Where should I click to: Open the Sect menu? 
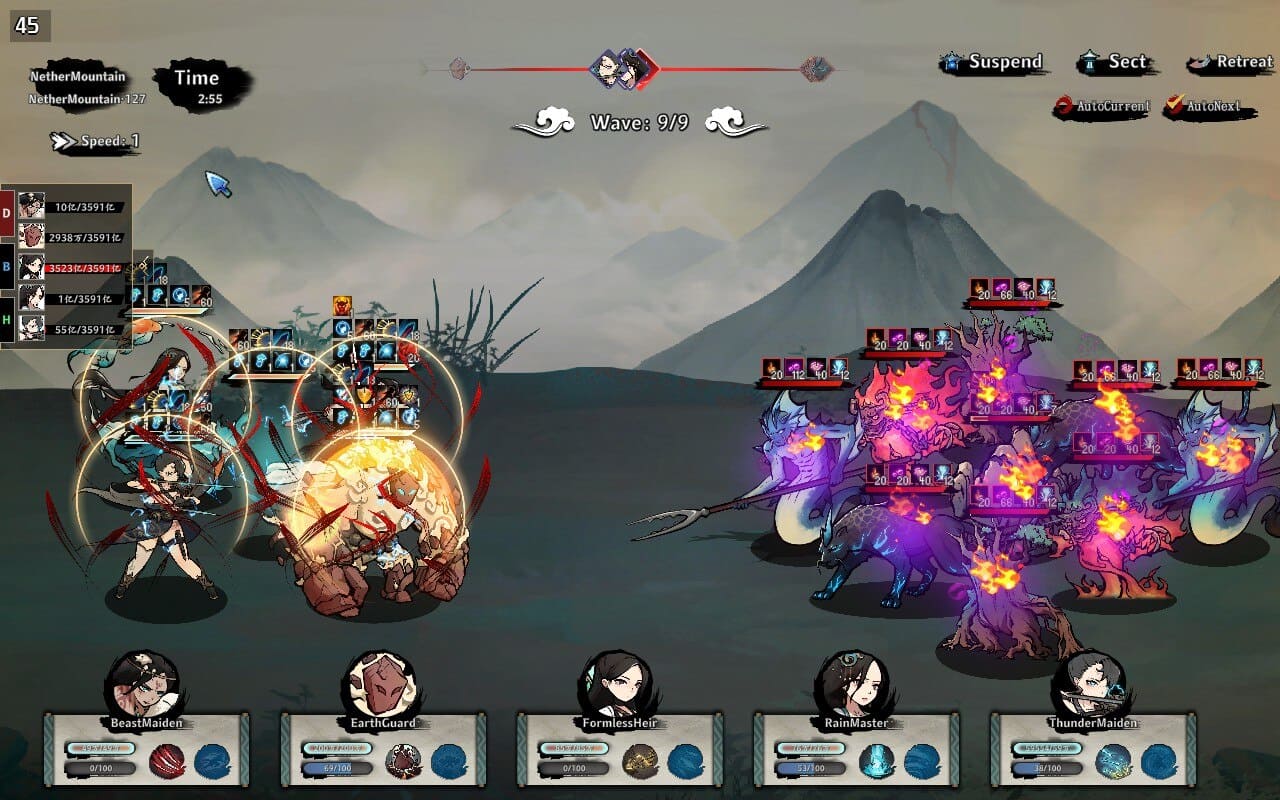tap(1116, 63)
